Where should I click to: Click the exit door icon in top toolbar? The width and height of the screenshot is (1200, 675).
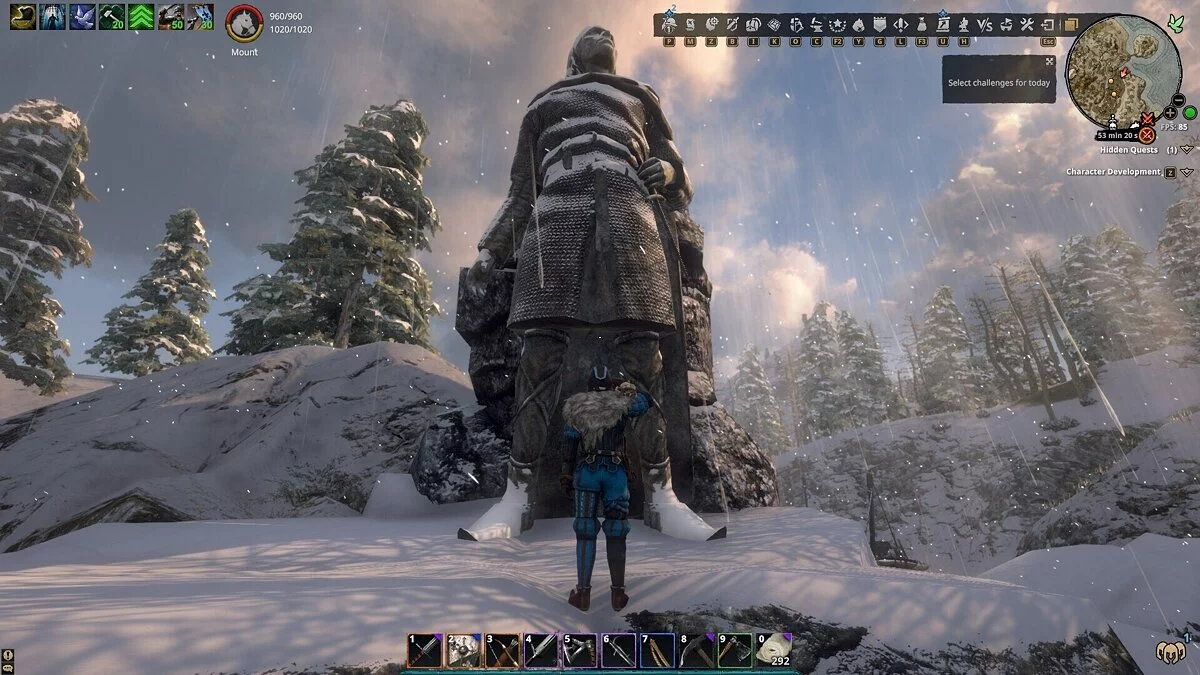point(1048,23)
